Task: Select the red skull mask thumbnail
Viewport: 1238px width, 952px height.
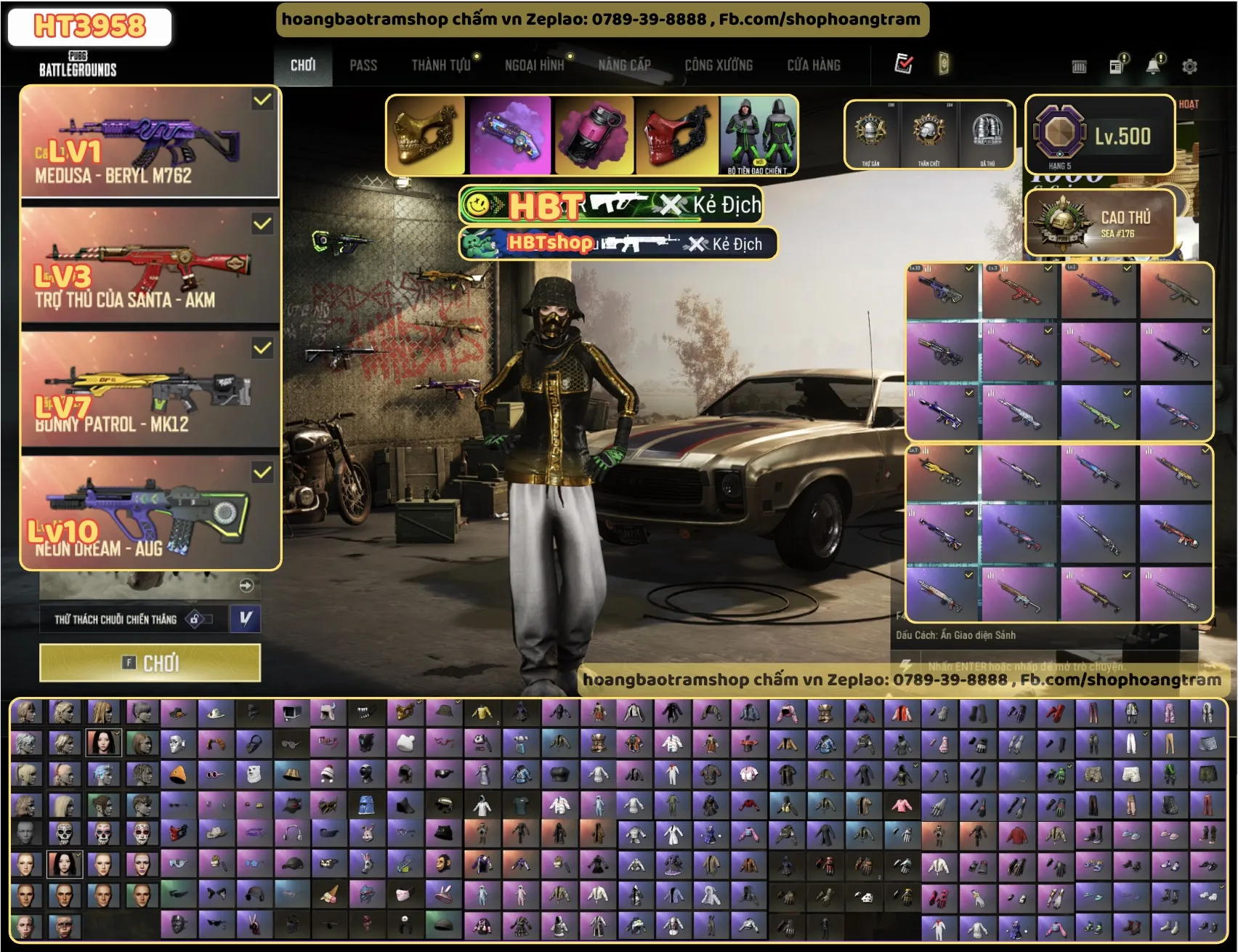Action: click(x=676, y=135)
